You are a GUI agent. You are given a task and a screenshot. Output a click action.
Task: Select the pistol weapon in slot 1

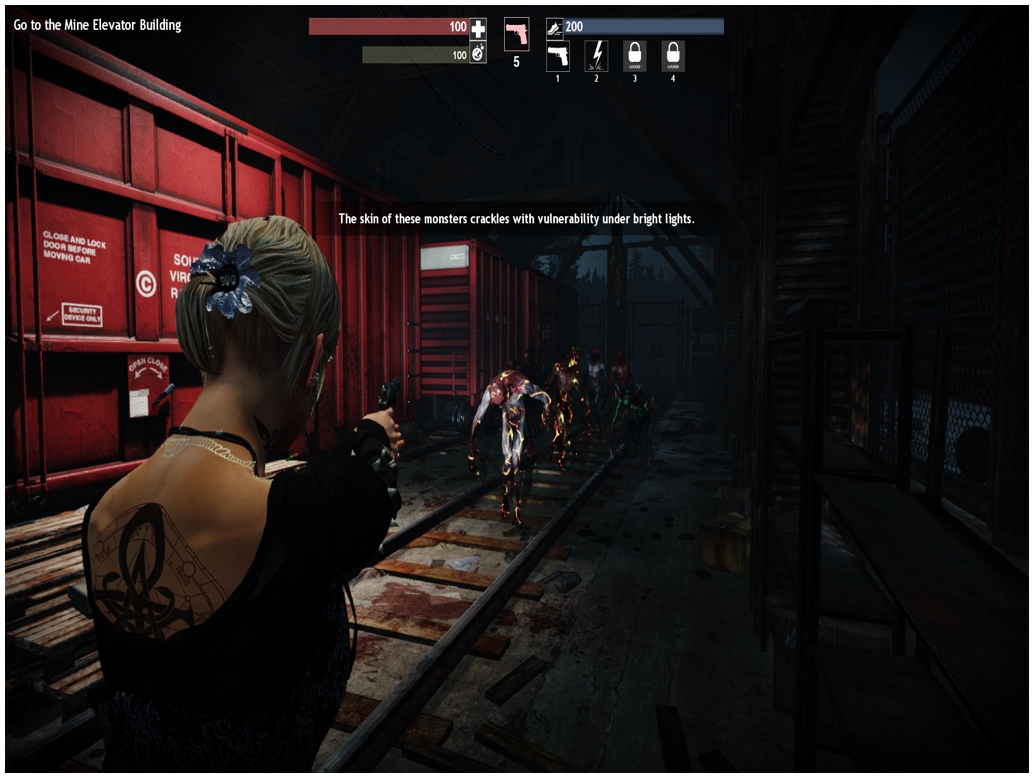coord(558,55)
